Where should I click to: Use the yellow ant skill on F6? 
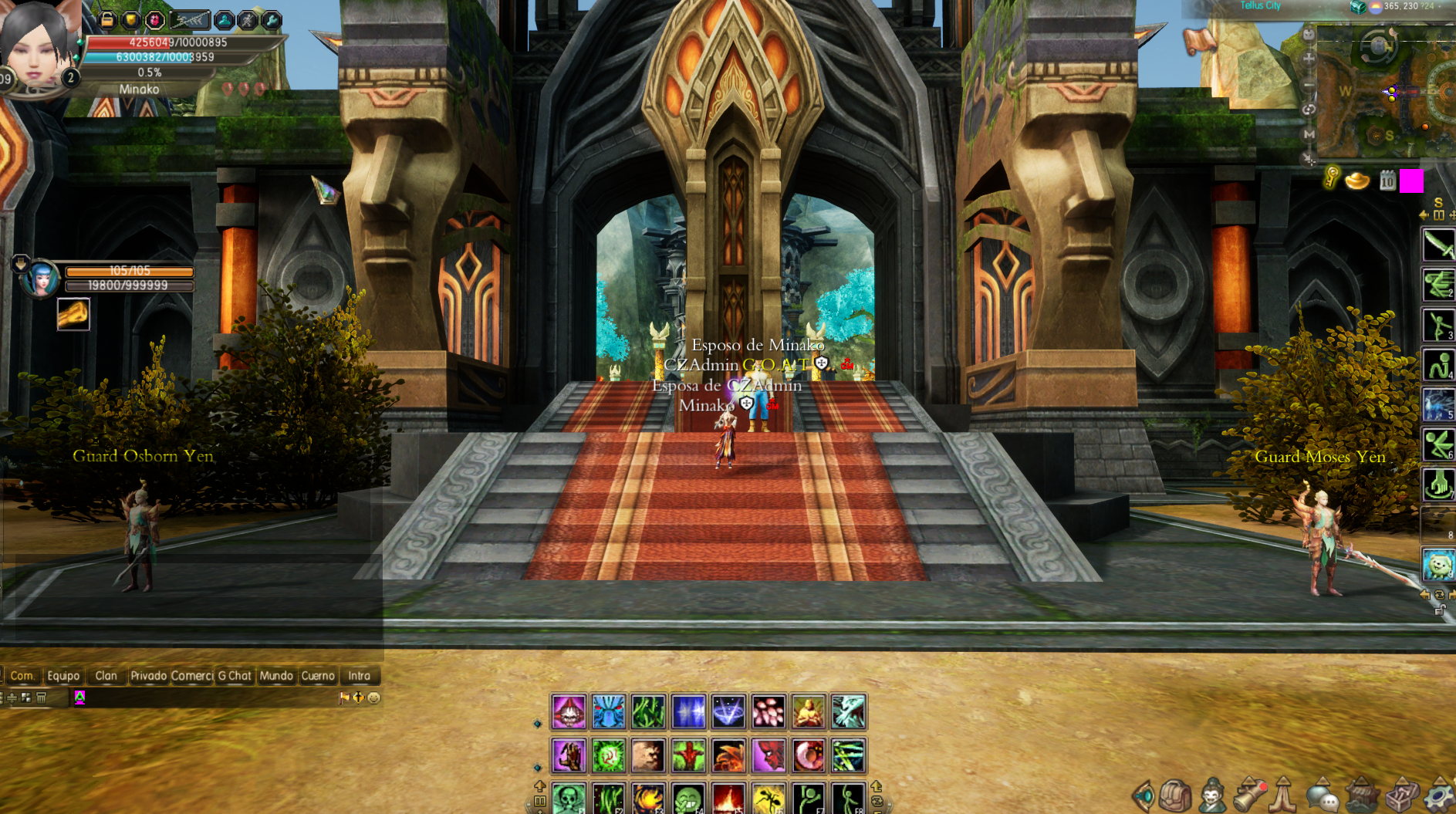click(x=769, y=799)
